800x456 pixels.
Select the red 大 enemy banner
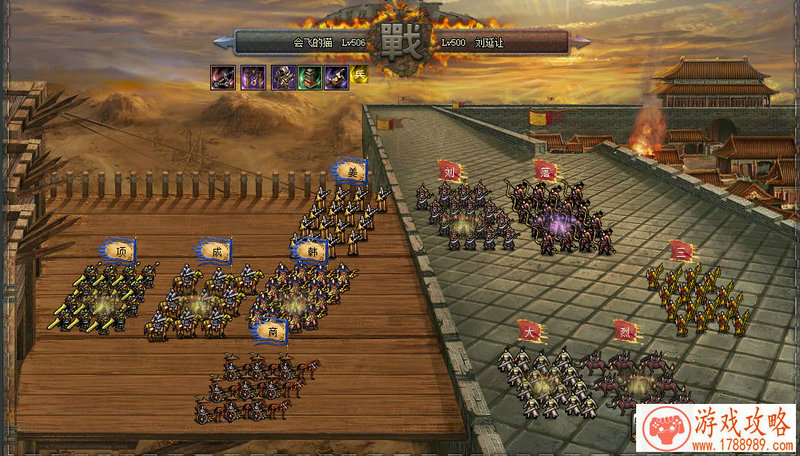pos(529,330)
